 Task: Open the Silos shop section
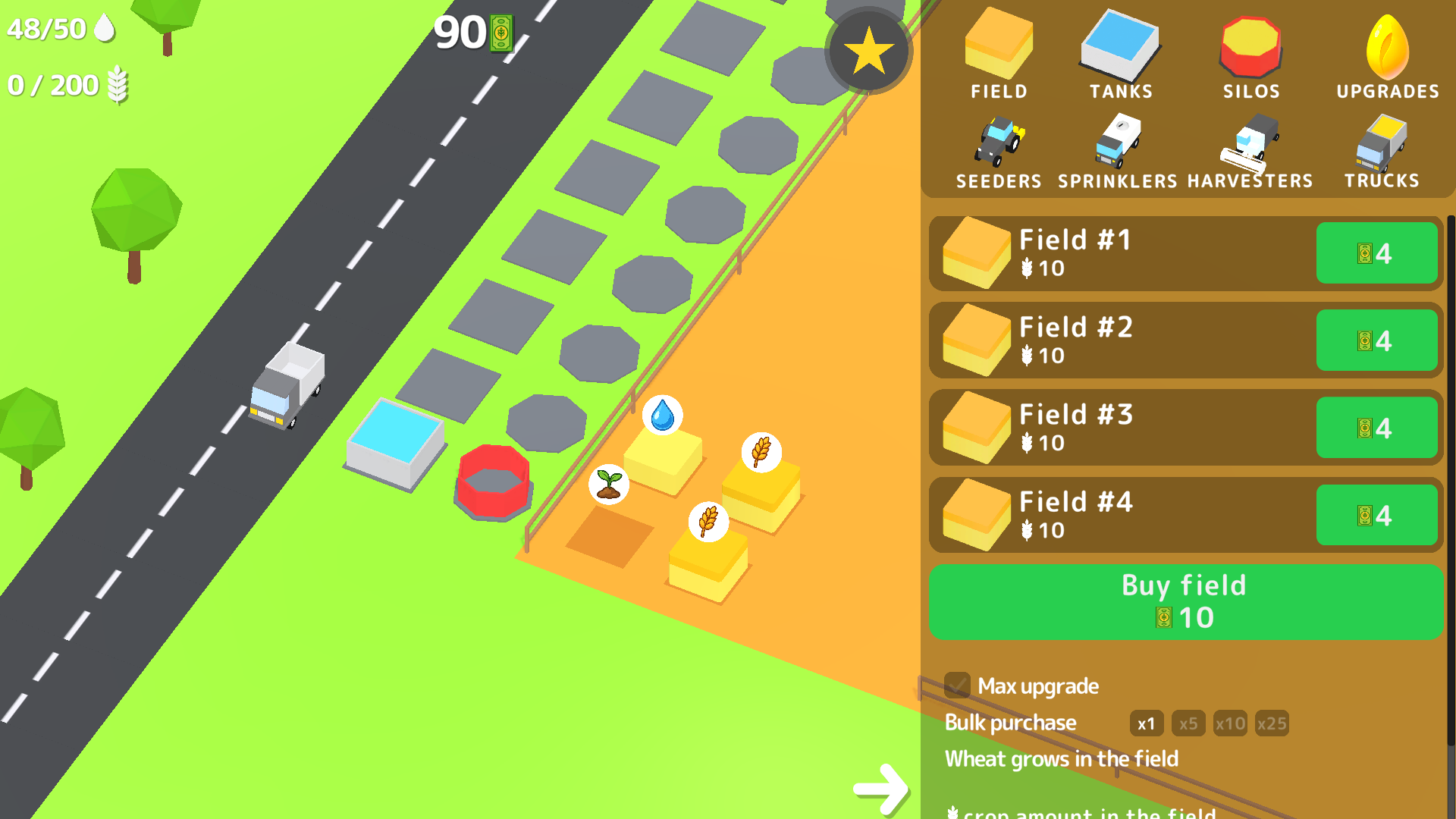click(1251, 49)
